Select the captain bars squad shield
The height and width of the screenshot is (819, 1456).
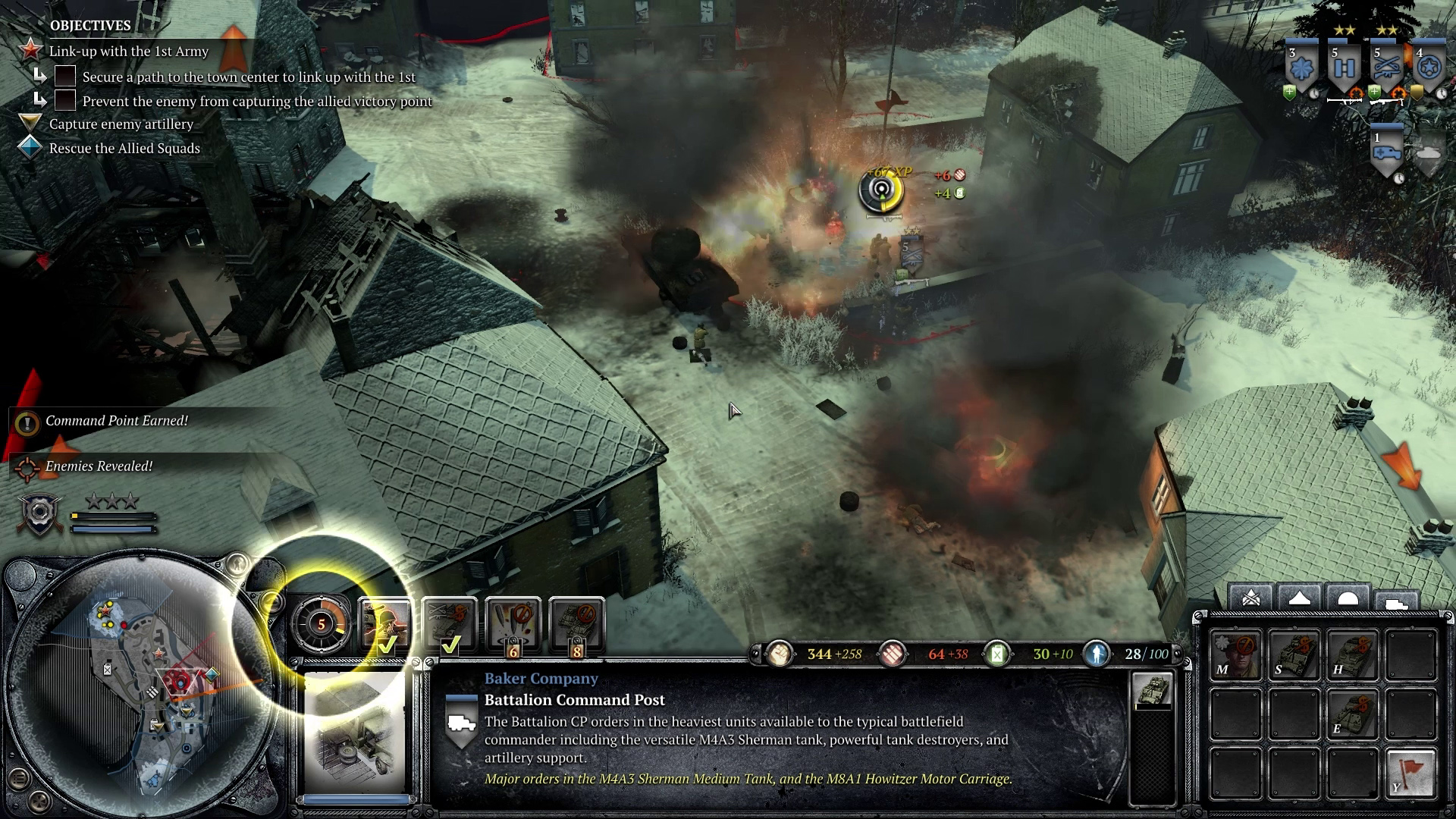(1344, 70)
